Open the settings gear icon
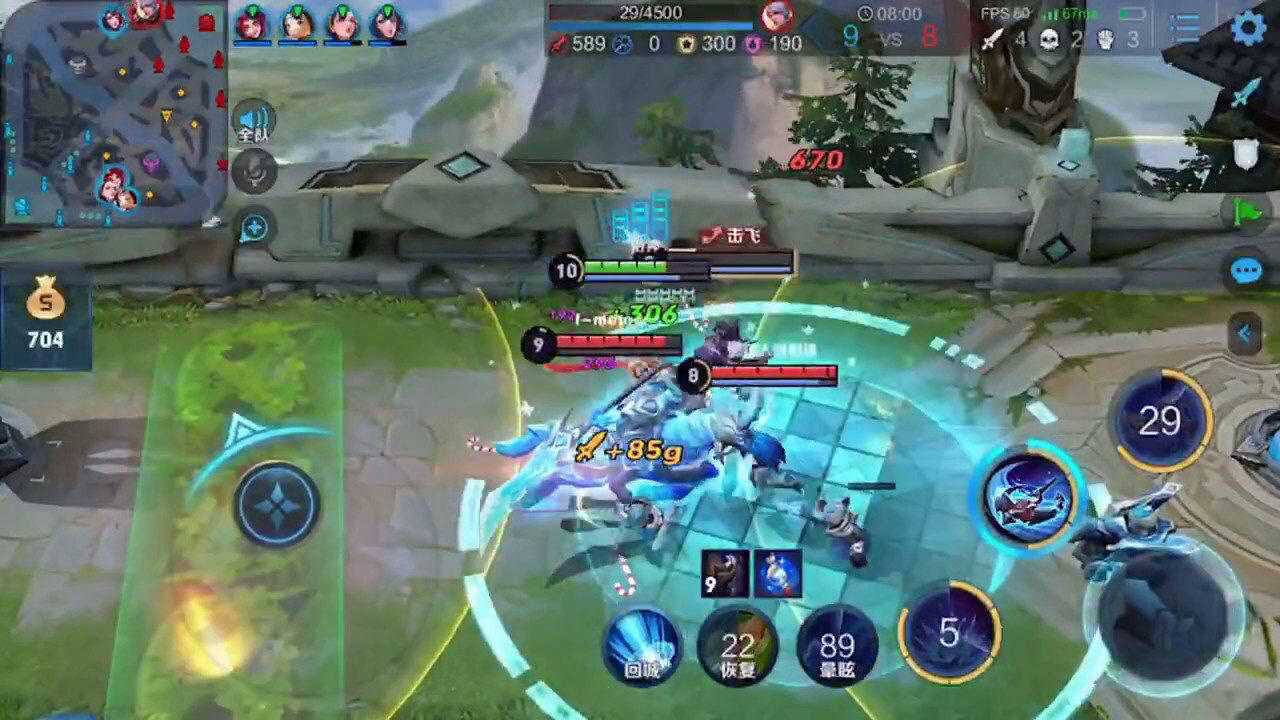This screenshot has width=1280, height=720. [x=1248, y=27]
